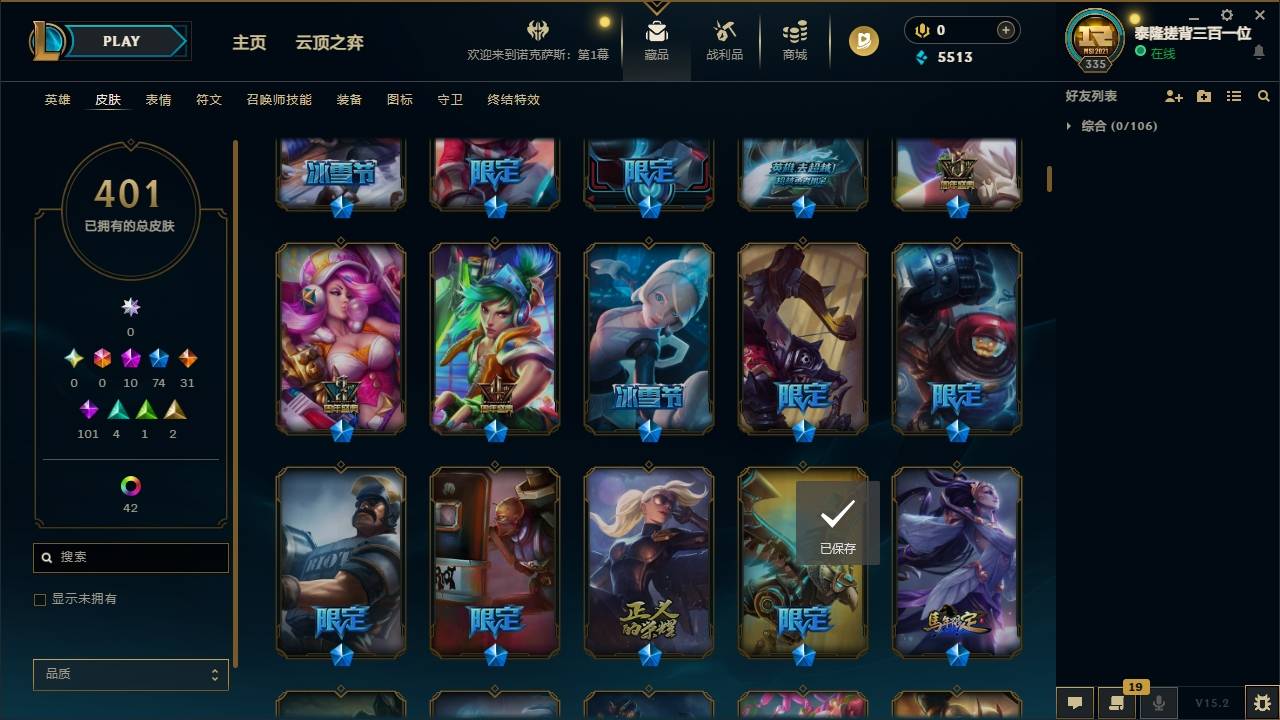1280x720 pixels.
Task: Open the unread messages icon showing 19
Action: [x=1117, y=703]
